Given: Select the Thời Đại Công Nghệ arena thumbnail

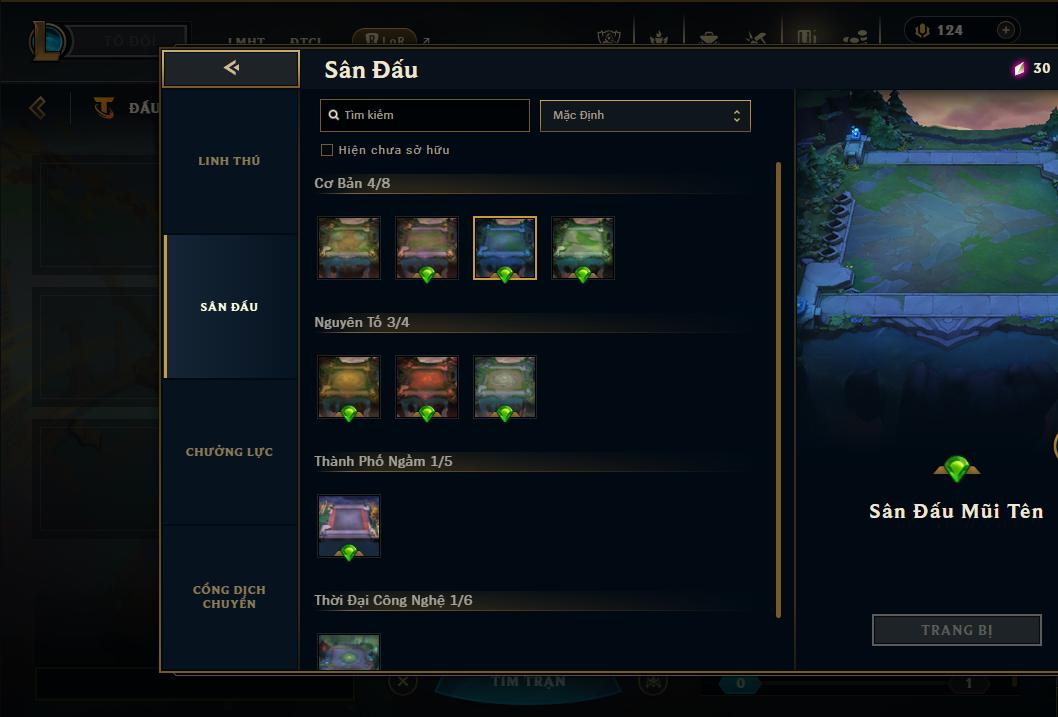Looking at the screenshot, I should (349, 651).
